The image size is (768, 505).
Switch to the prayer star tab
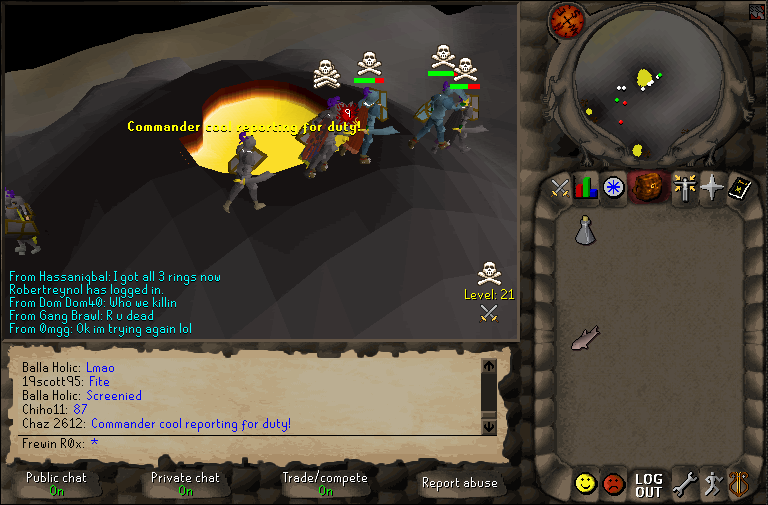coord(711,188)
